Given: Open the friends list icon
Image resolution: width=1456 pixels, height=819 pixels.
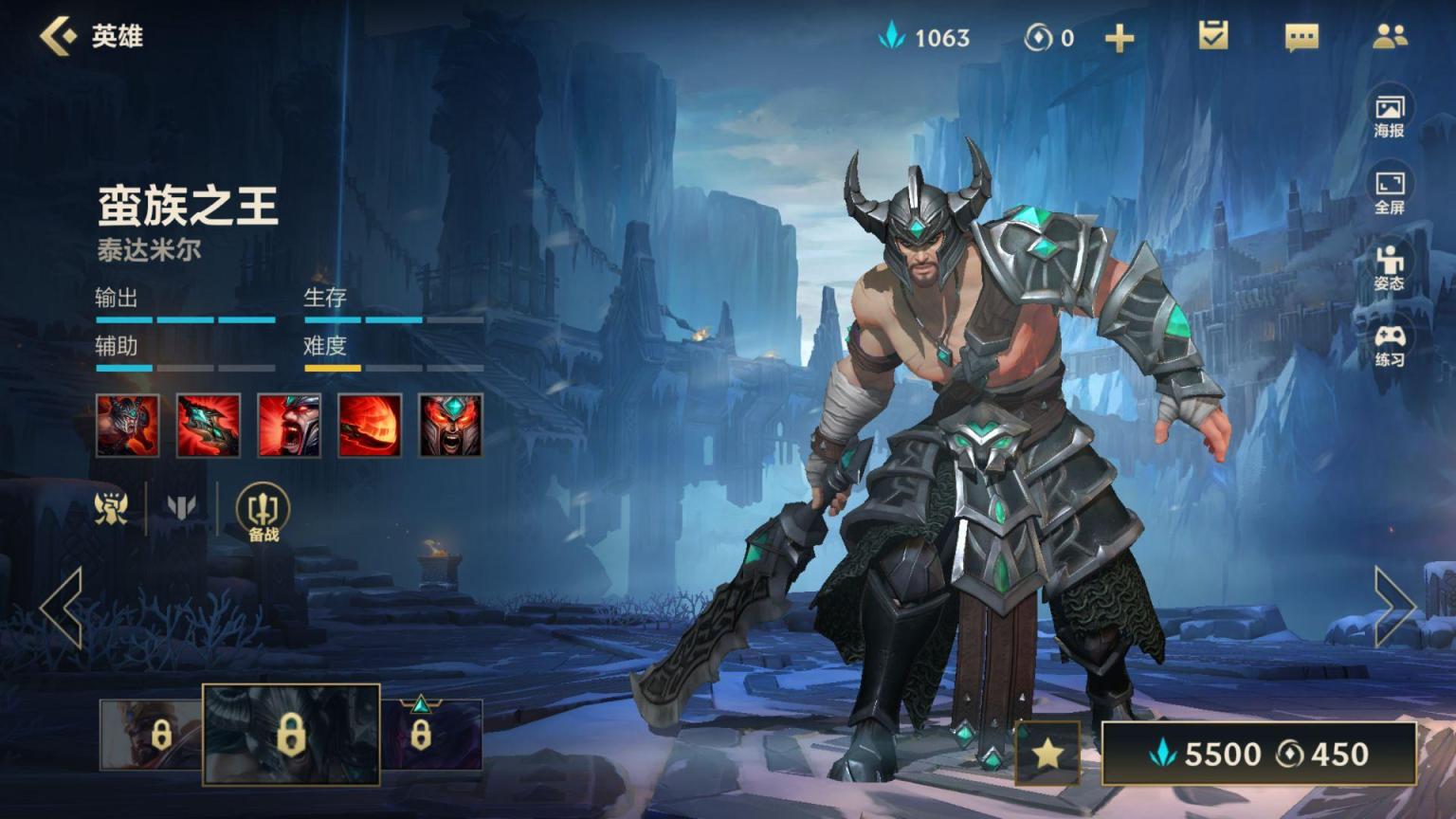Looking at the screenshot, I should point(1390,36).
